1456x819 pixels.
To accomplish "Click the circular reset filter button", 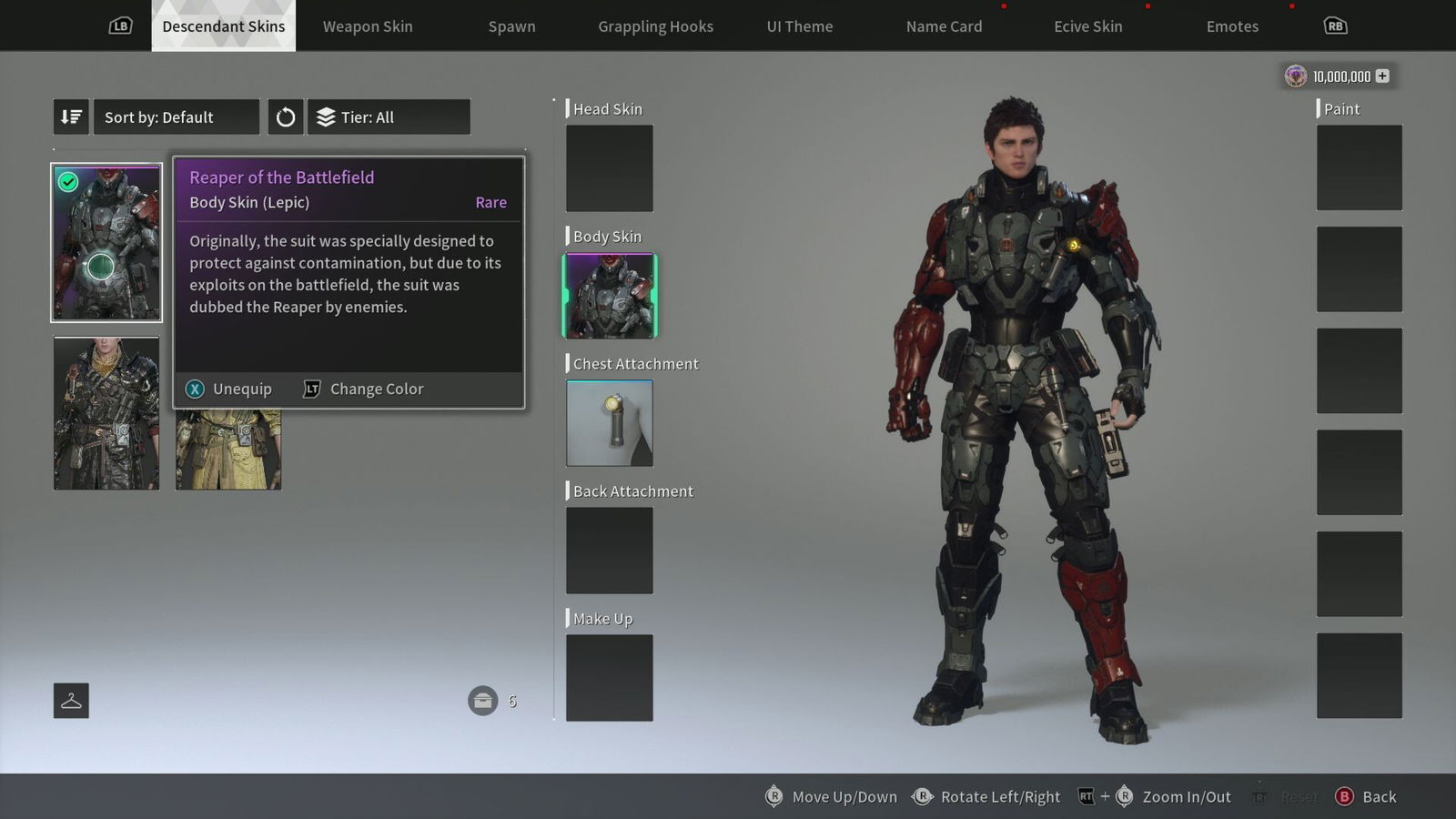I will (286, 117).
